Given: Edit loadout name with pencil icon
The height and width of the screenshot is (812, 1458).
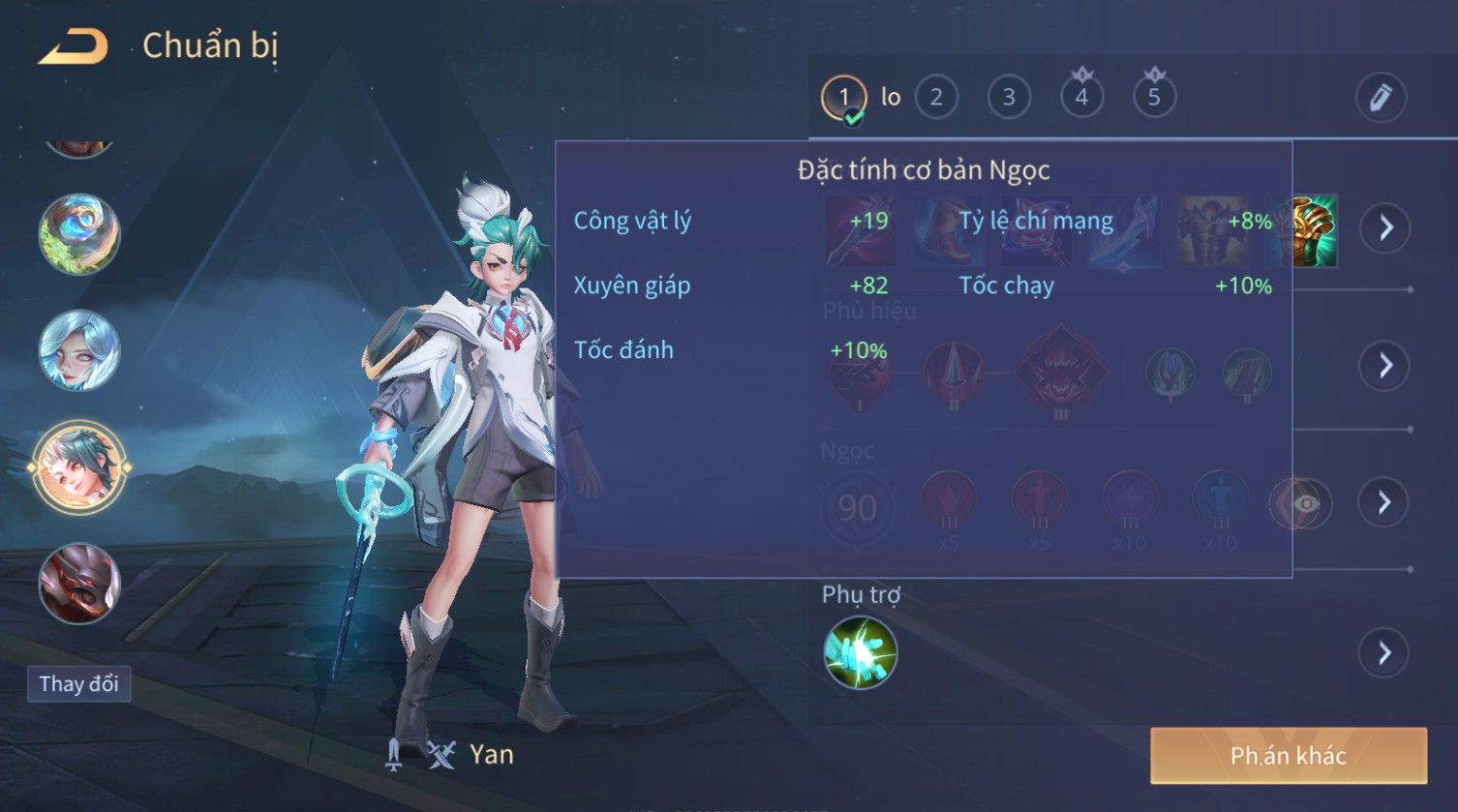Looking at the screenshot, I should (x=1380, y=97).
